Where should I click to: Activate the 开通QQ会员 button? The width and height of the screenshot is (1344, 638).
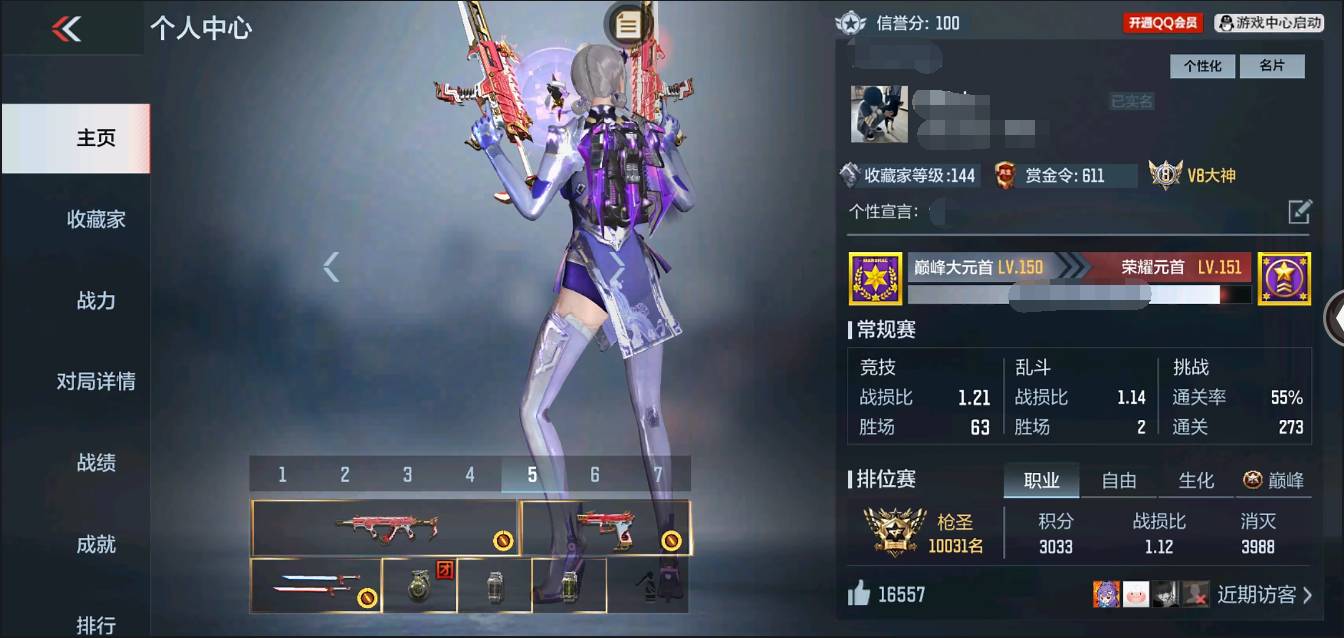[1162, 23]
